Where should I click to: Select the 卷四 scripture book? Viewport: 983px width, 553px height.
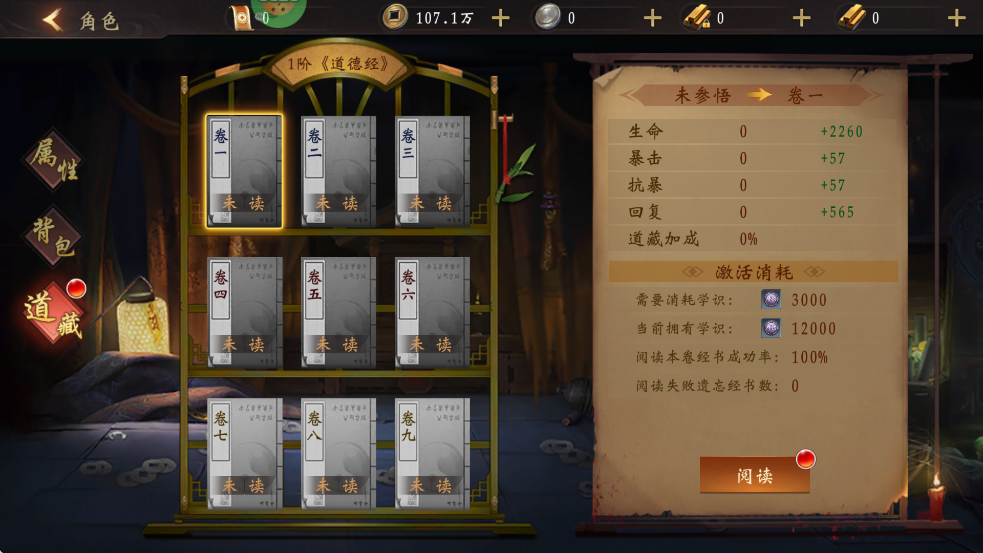(244, 312)
